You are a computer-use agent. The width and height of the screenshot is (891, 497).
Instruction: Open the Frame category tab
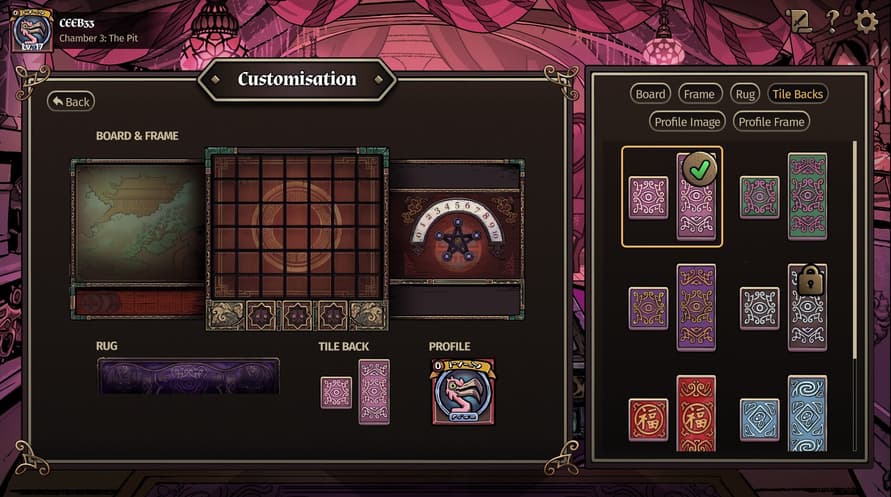tap(699, 94)
